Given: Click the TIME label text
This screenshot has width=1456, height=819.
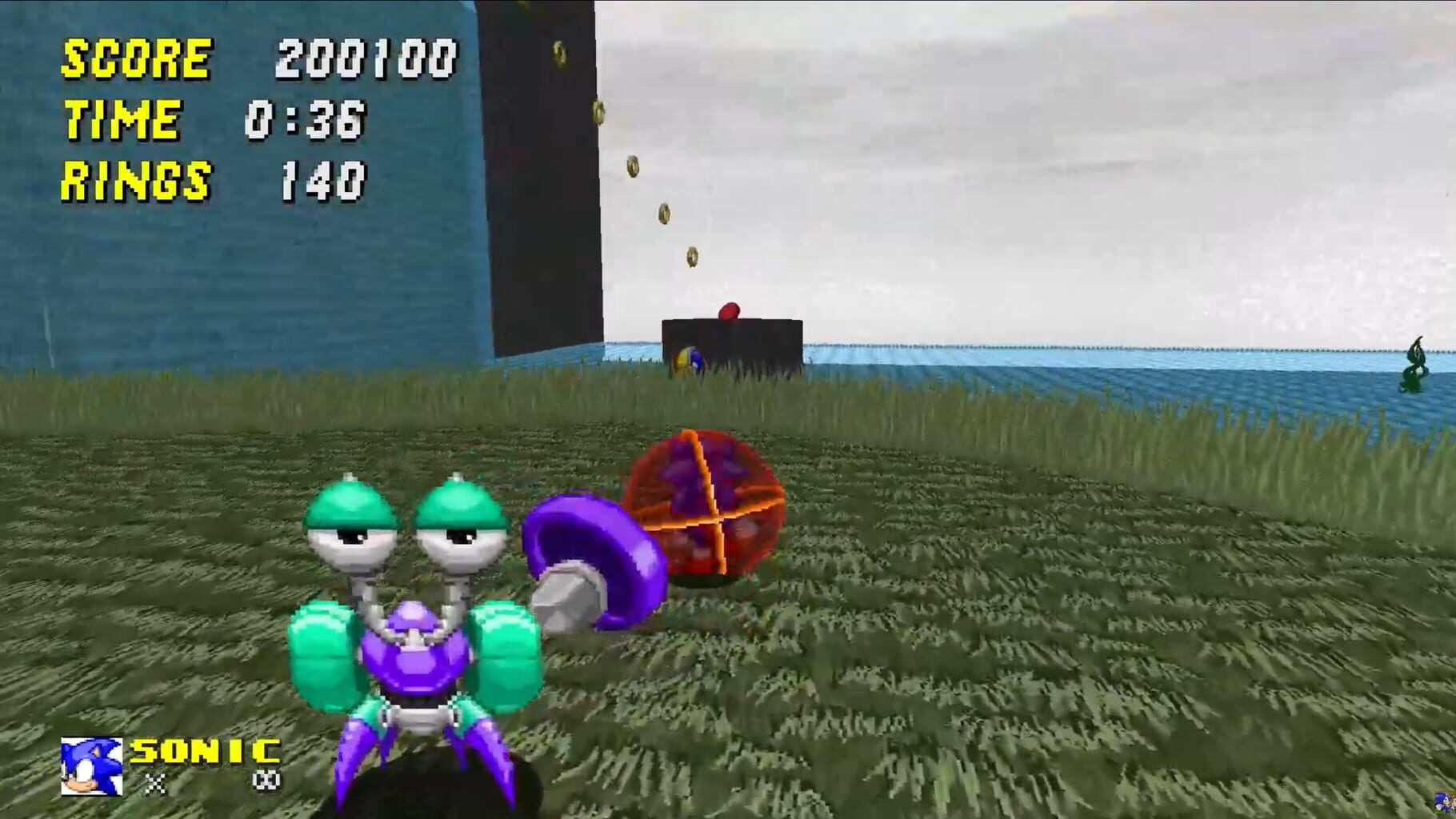Looking at the screenshot, I should (122, 118).
